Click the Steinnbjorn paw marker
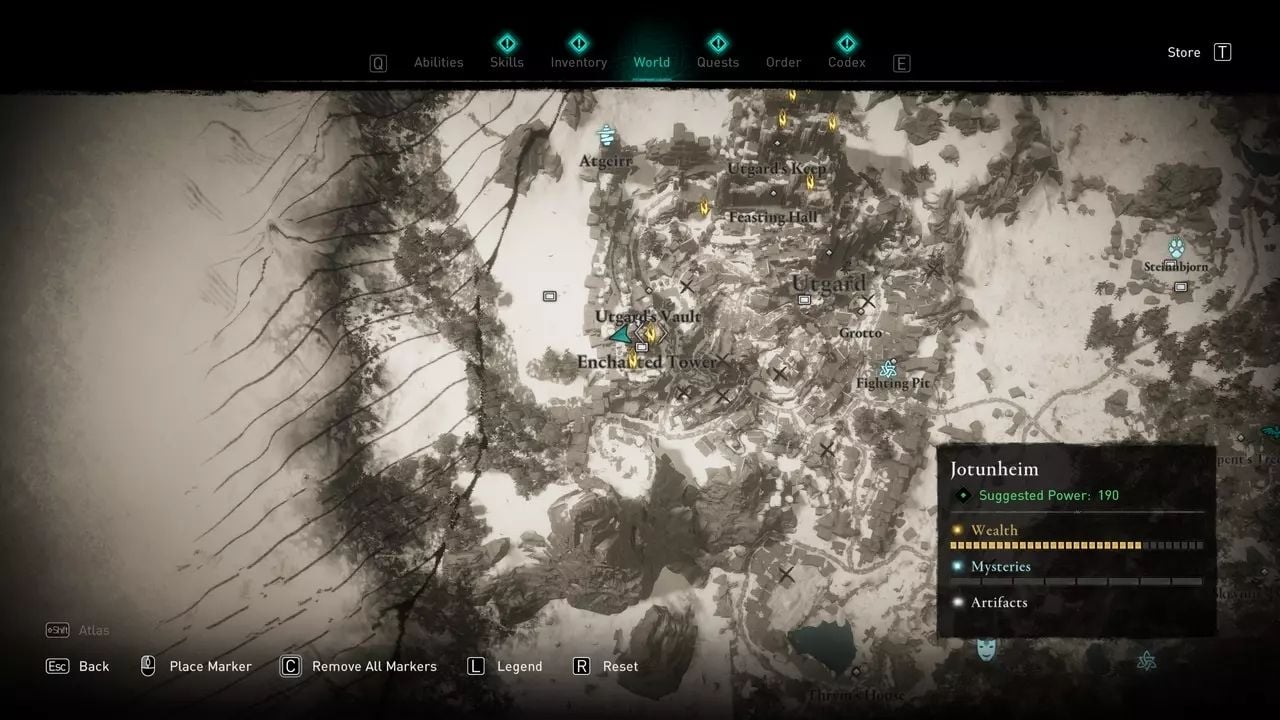Image resolution: width=1280 pixels, height=720 pixels. (x=1176, y=248)
